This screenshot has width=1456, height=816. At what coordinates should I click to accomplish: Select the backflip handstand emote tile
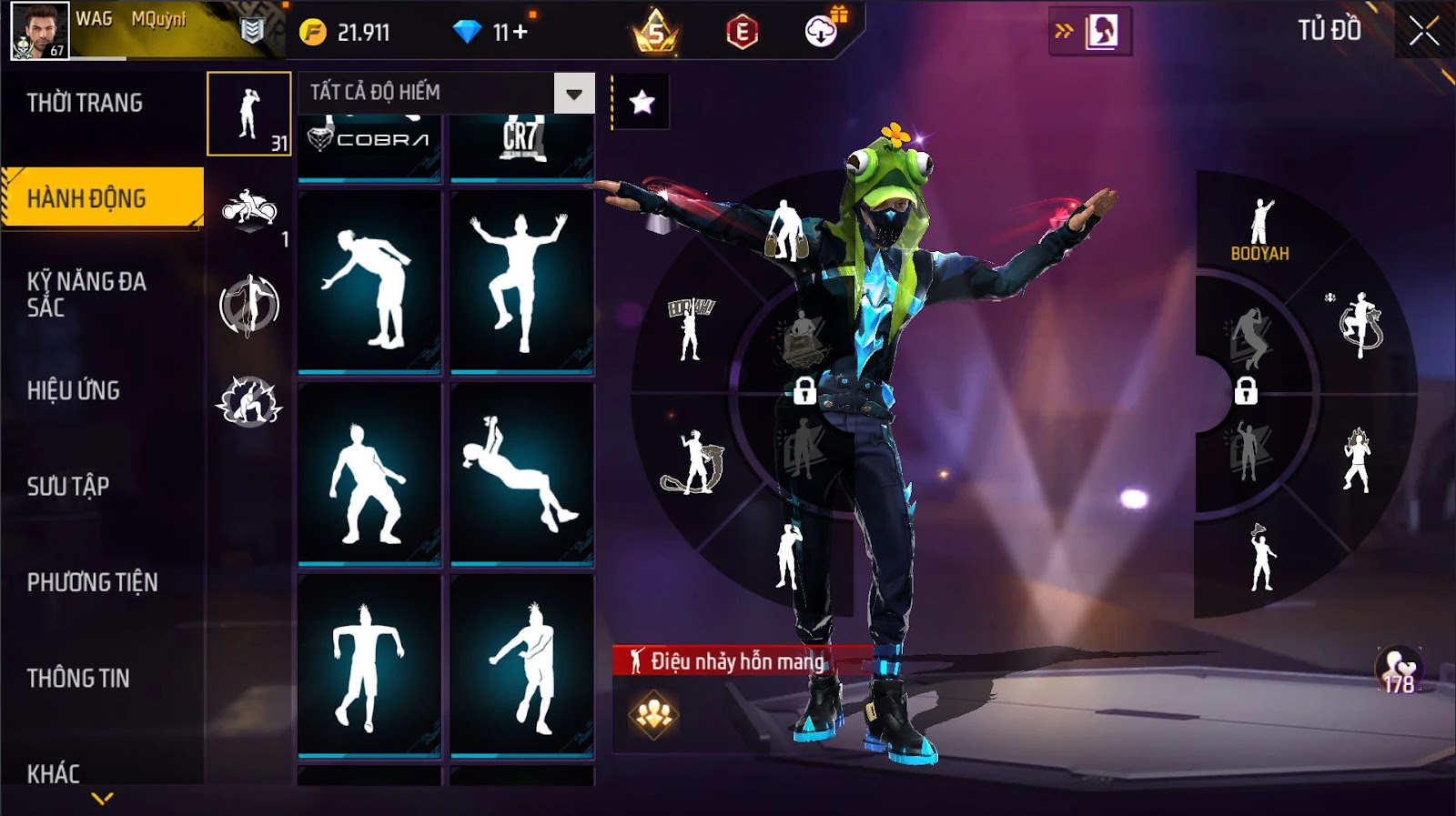521,473
